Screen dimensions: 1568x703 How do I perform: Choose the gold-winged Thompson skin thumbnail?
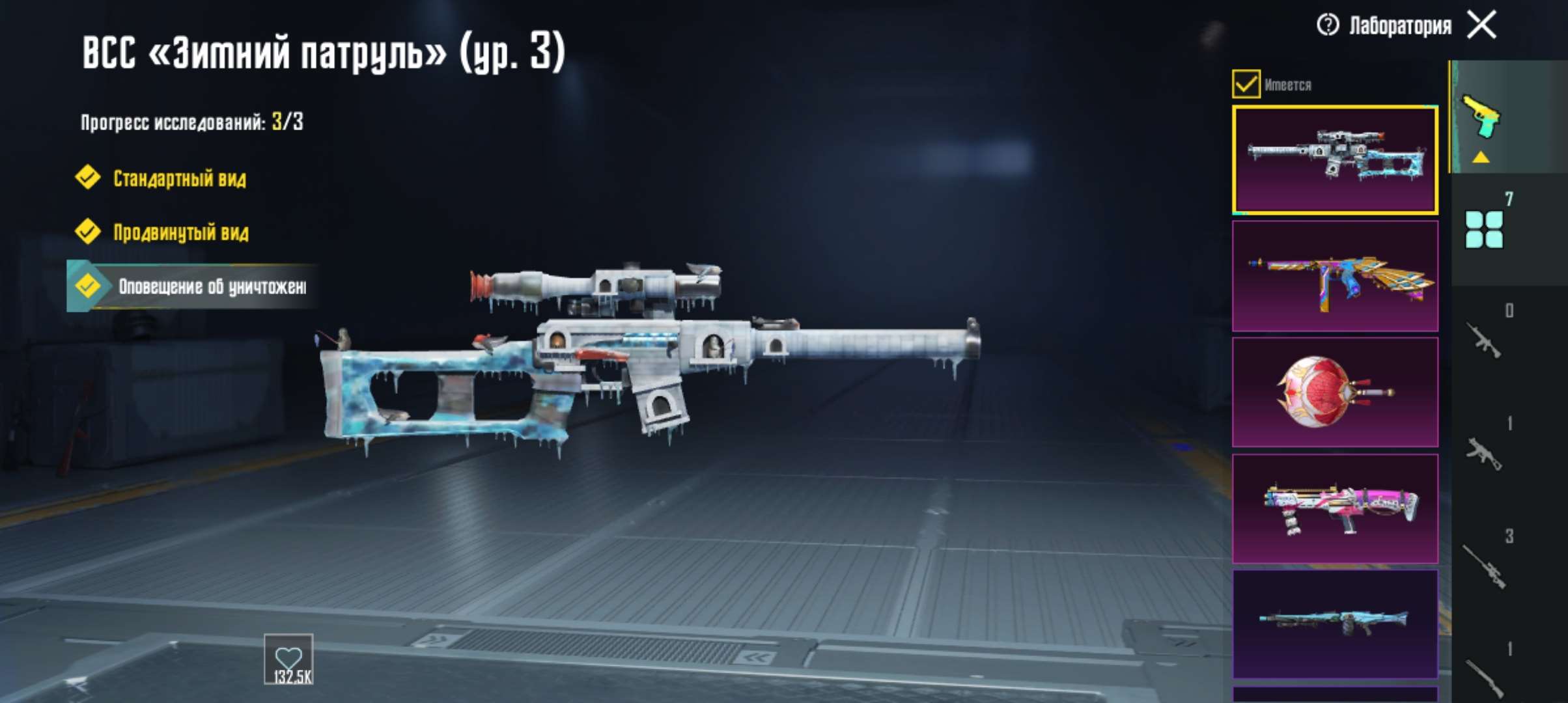(x=1335, y=276)
